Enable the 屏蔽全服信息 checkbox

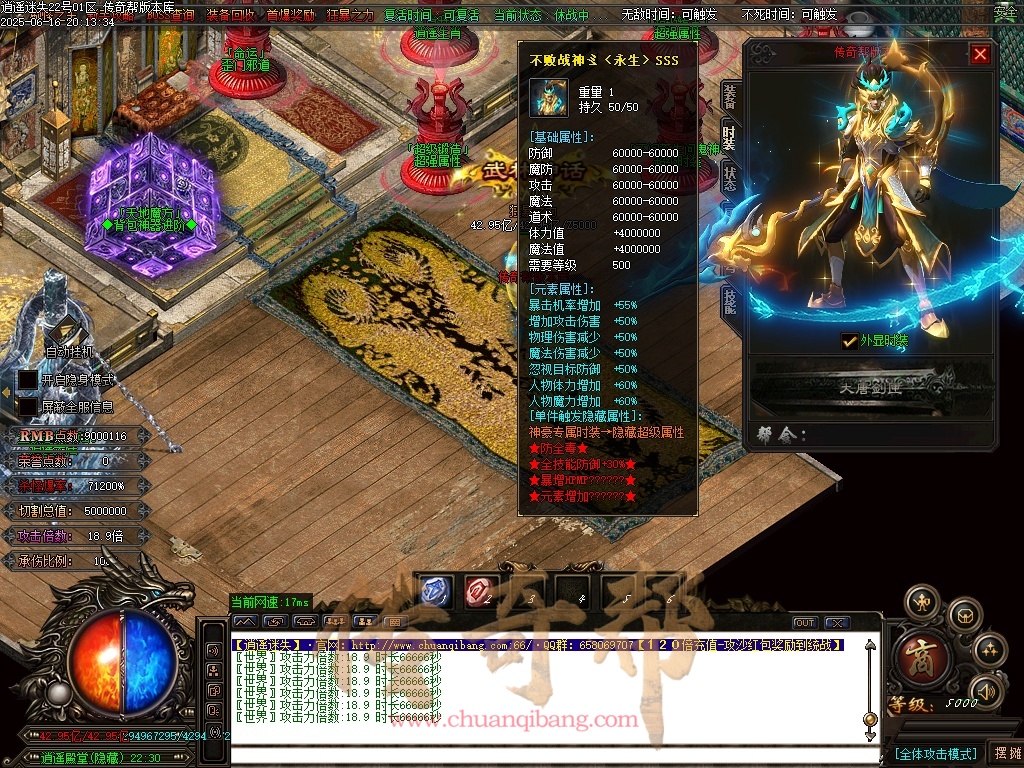point(28,407)
